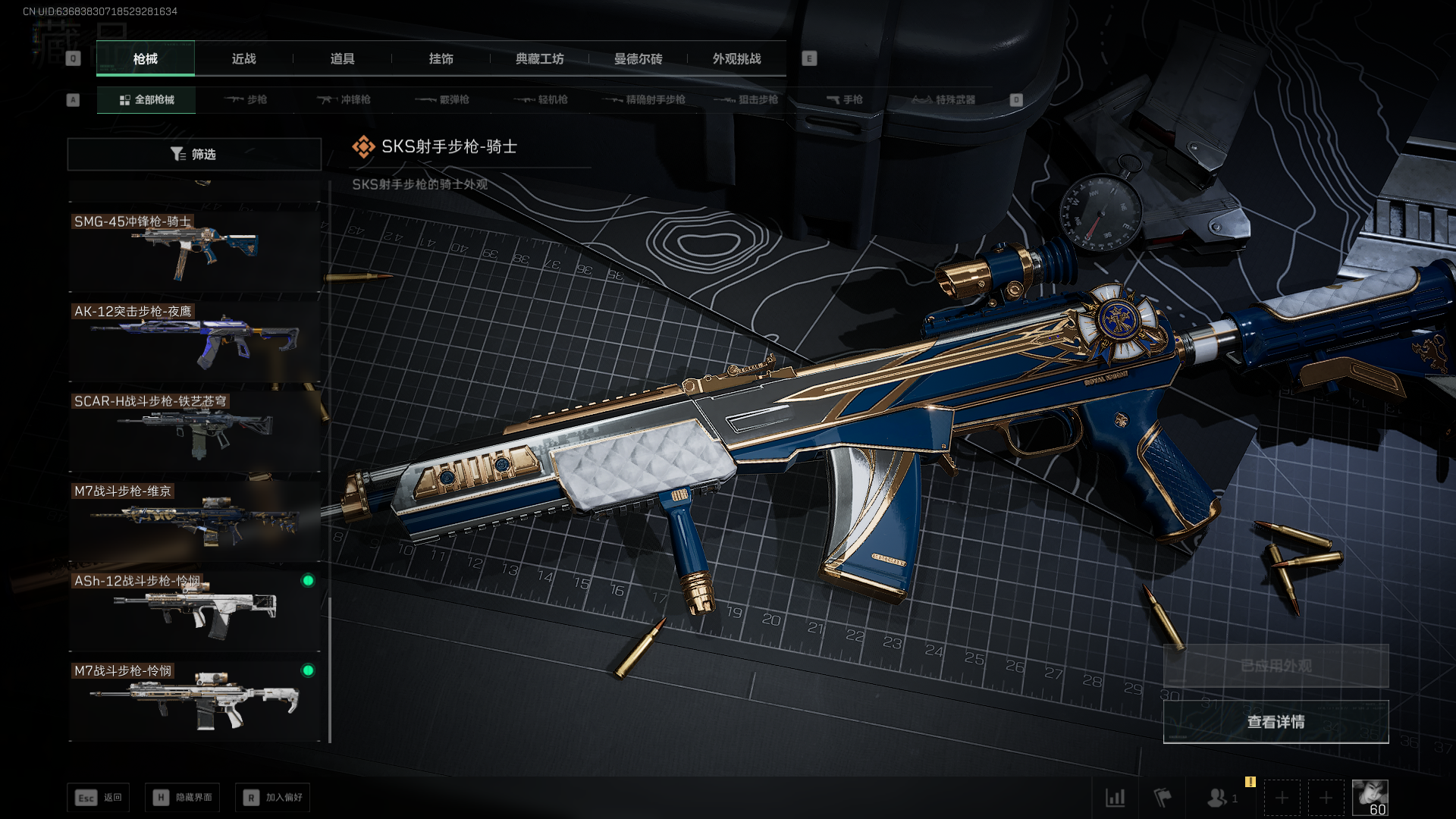
Task: Select the SMG-45冲锋枪-骑士 skin
Action: click(194, 250)
